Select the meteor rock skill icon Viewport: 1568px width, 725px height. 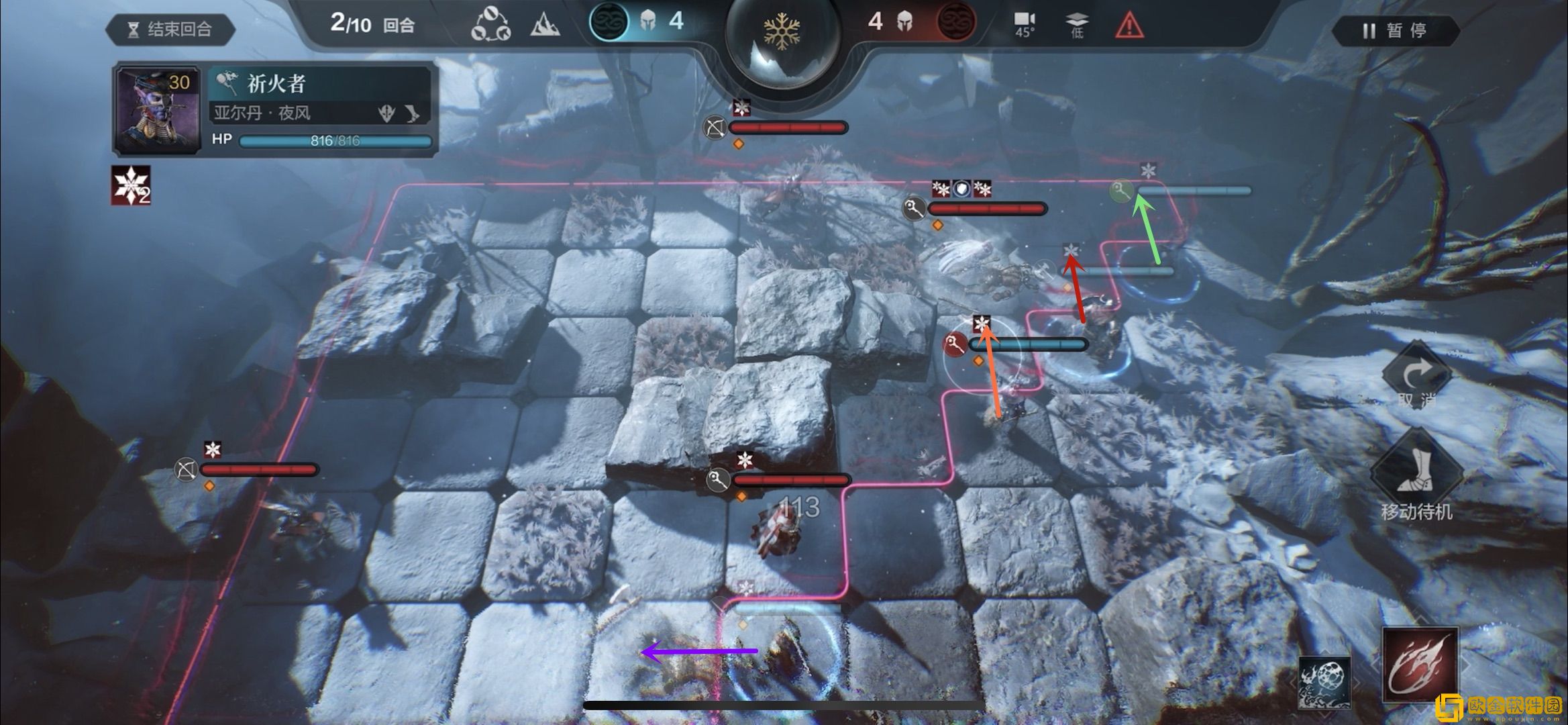click(x=1324, y=681)
